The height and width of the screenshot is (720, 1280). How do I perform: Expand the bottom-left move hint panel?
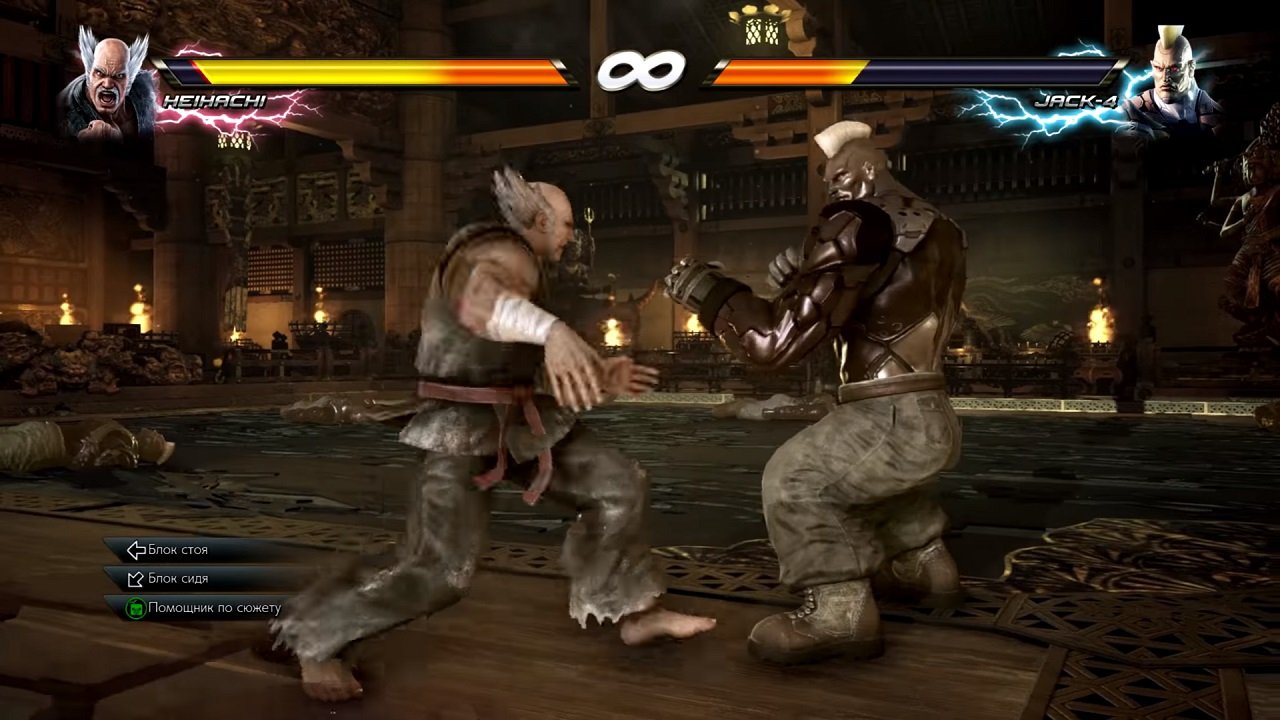[x=190, y=578]
